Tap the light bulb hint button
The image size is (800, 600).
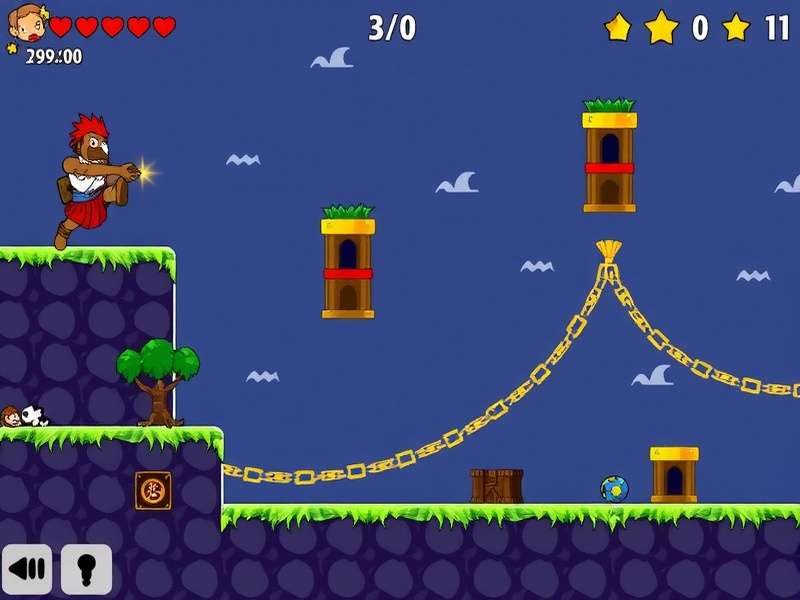tap(86, 570)
